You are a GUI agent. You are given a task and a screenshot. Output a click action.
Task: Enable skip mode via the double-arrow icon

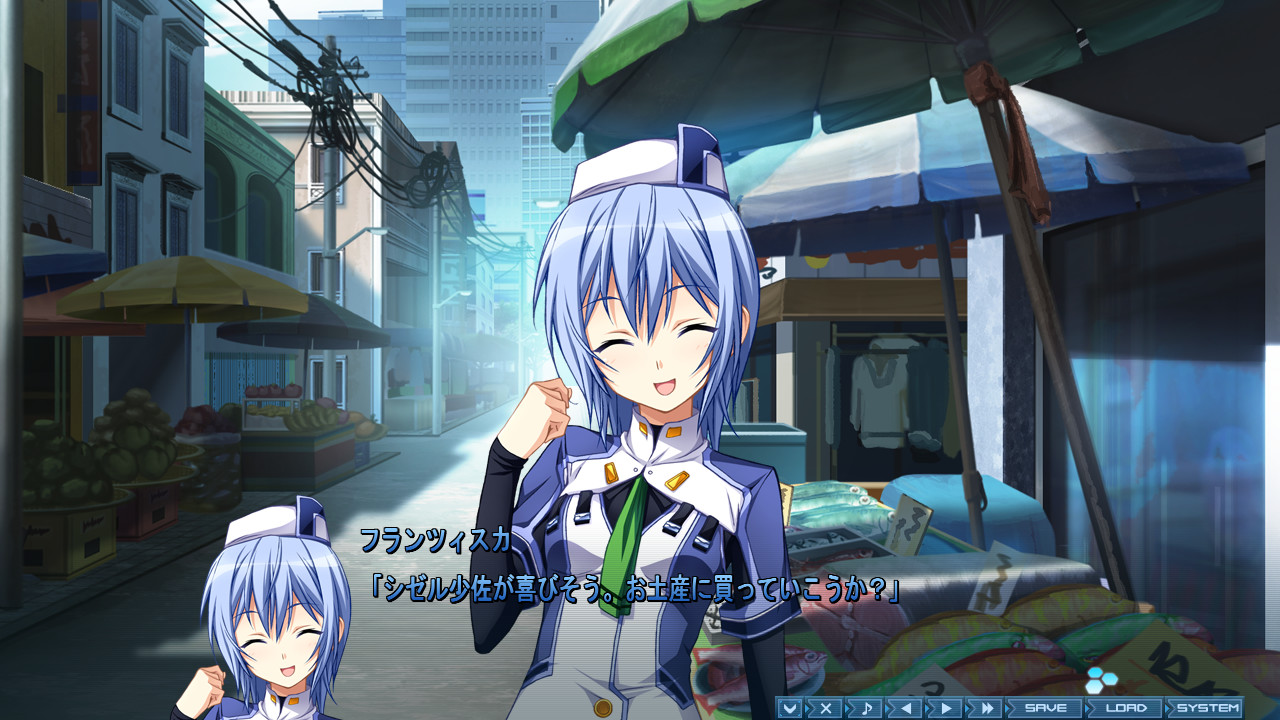(x=986, y=707)
